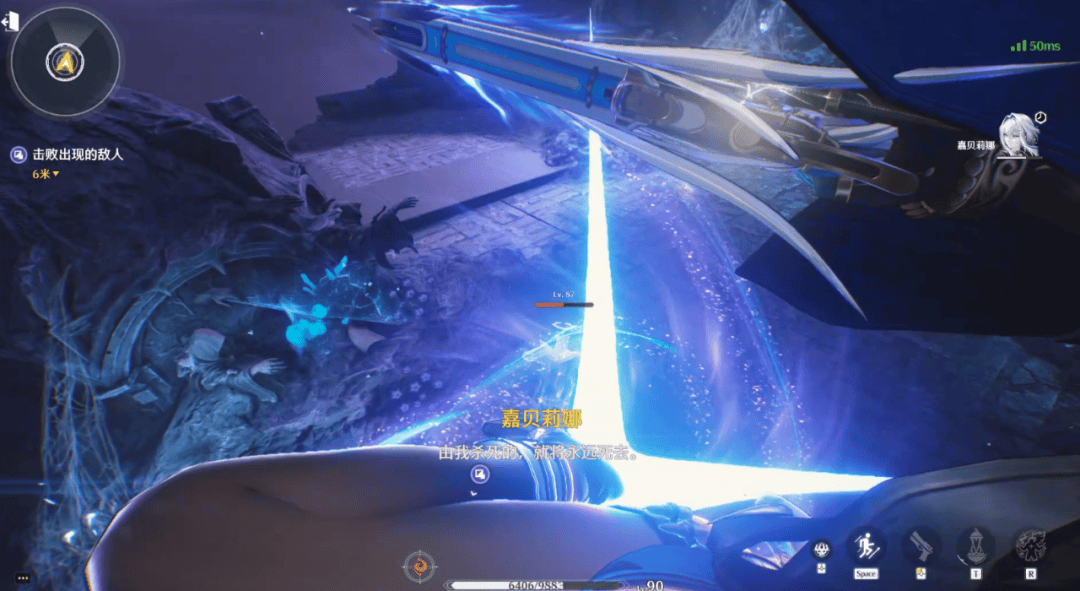1080x591 pixels.
Task: Activate the small crowned skull skill icon
Action: pos(821,549)
